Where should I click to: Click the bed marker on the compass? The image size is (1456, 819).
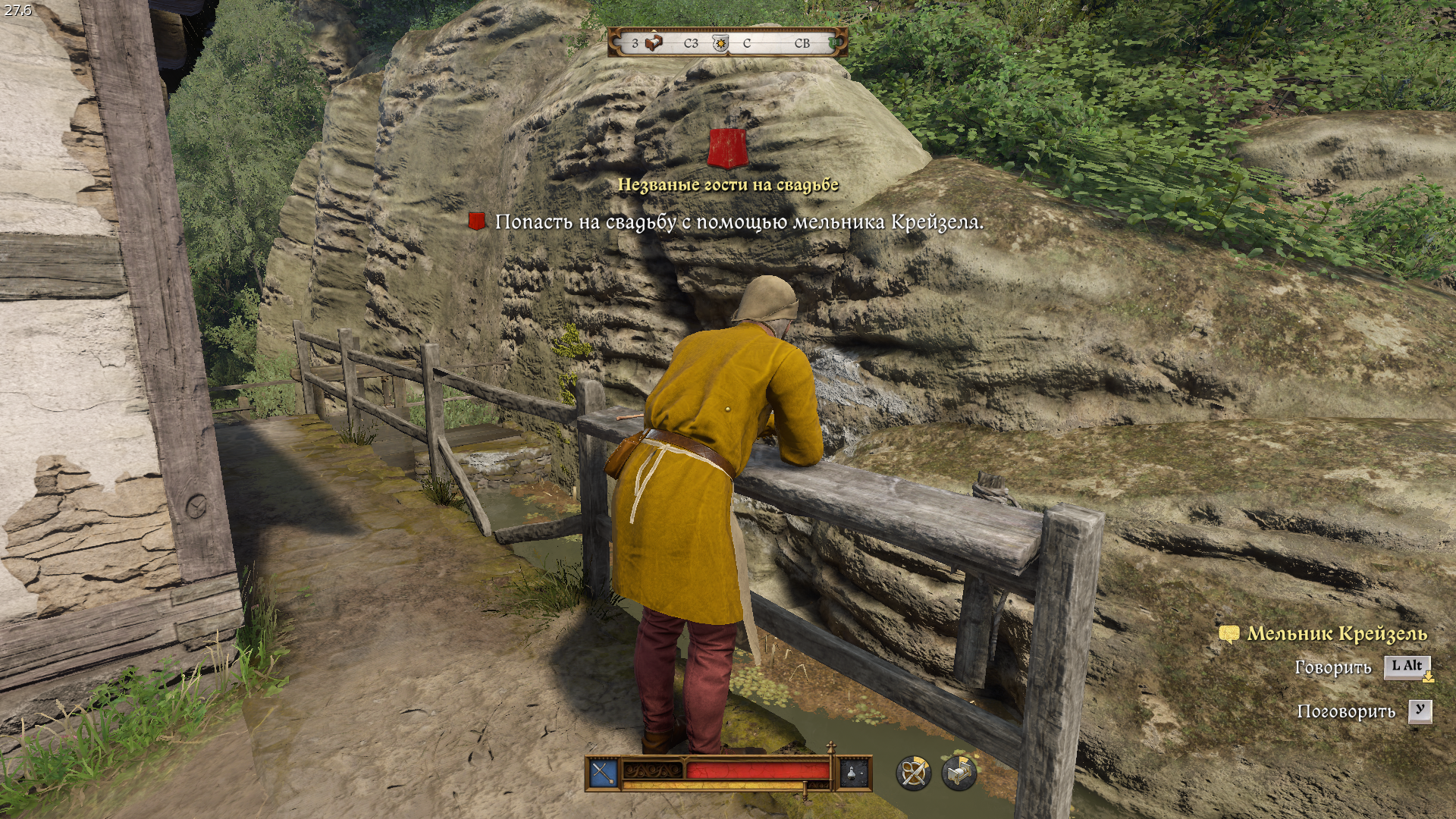pyautogui.click(x=654, y=43)
